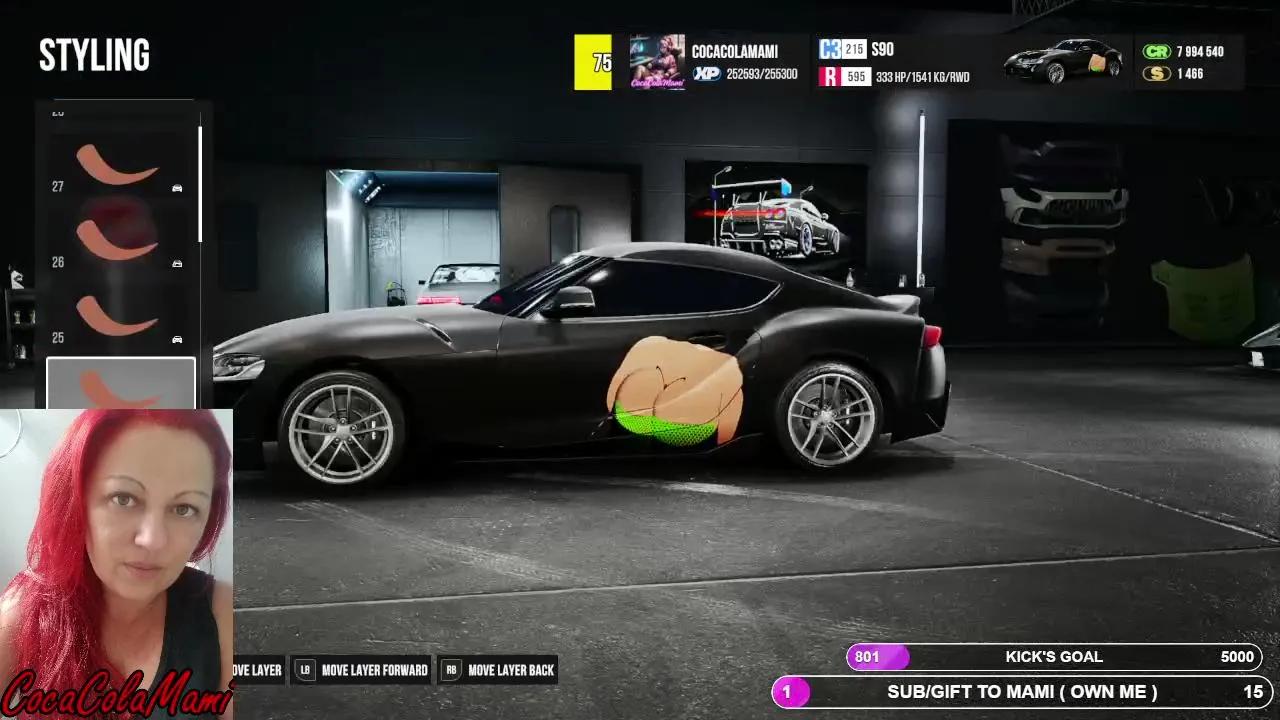Viewport: 1280px width, 720px height.
Task: Pick layer 25 in the styling list
Action: coord(120,316)
